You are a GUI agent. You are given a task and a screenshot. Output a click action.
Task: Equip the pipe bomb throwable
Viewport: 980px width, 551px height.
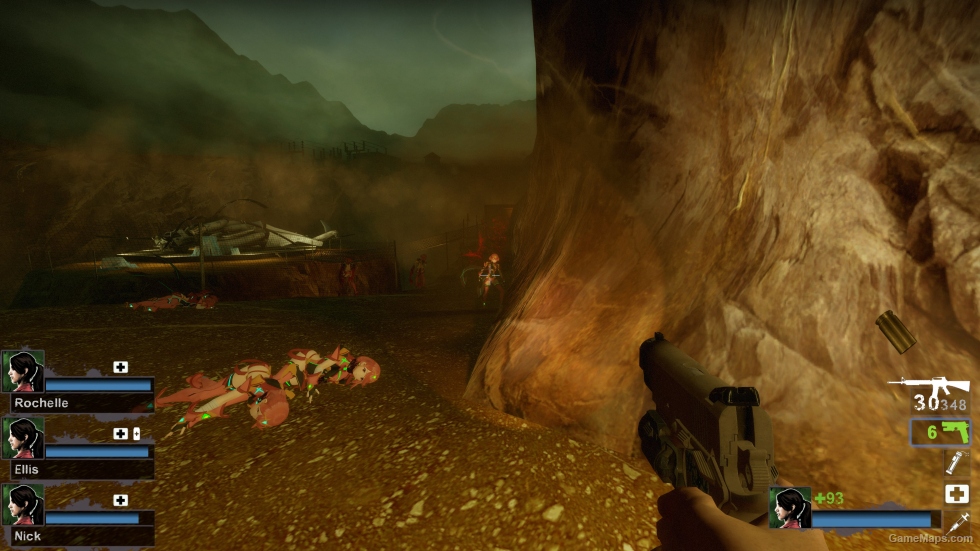coord(956,462)
